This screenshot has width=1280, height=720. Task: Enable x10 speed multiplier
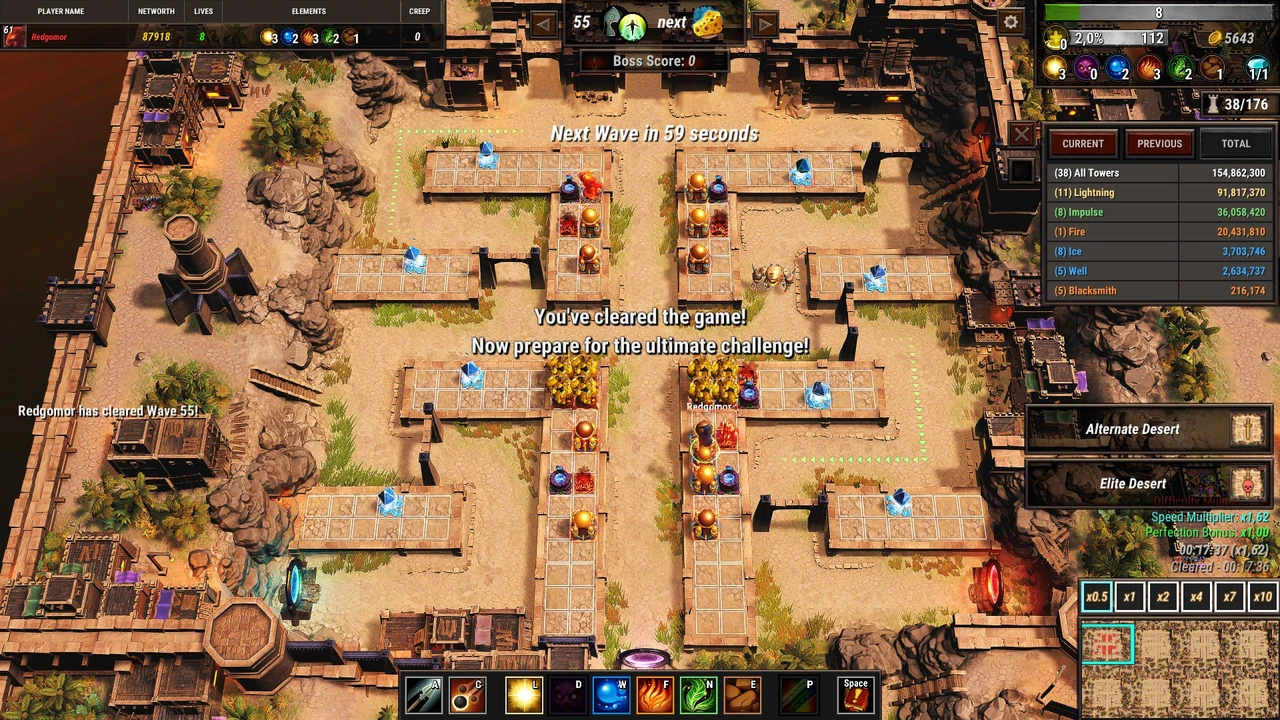coord(1262,596)
